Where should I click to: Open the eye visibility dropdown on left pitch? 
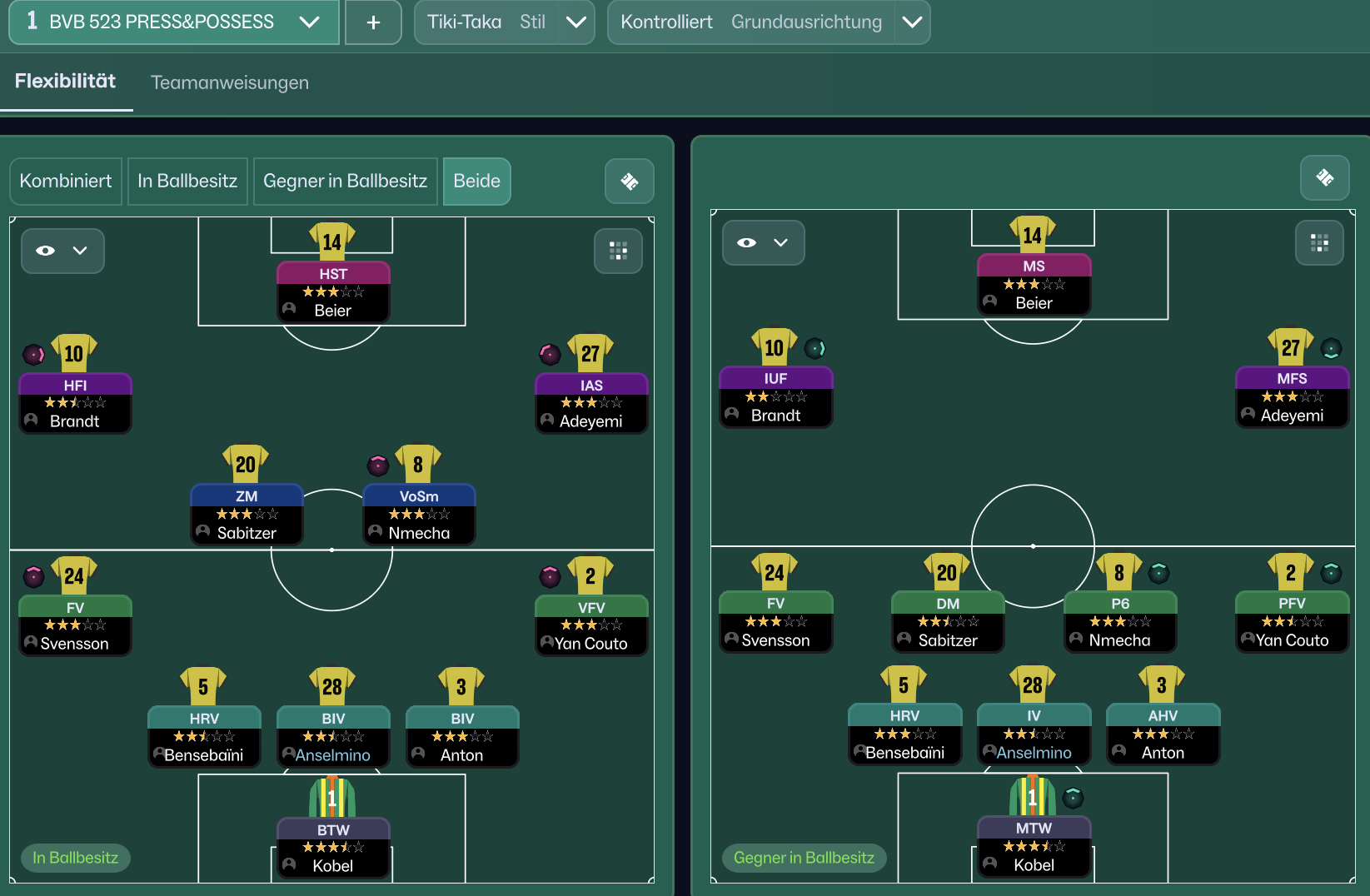coord(62,251)
